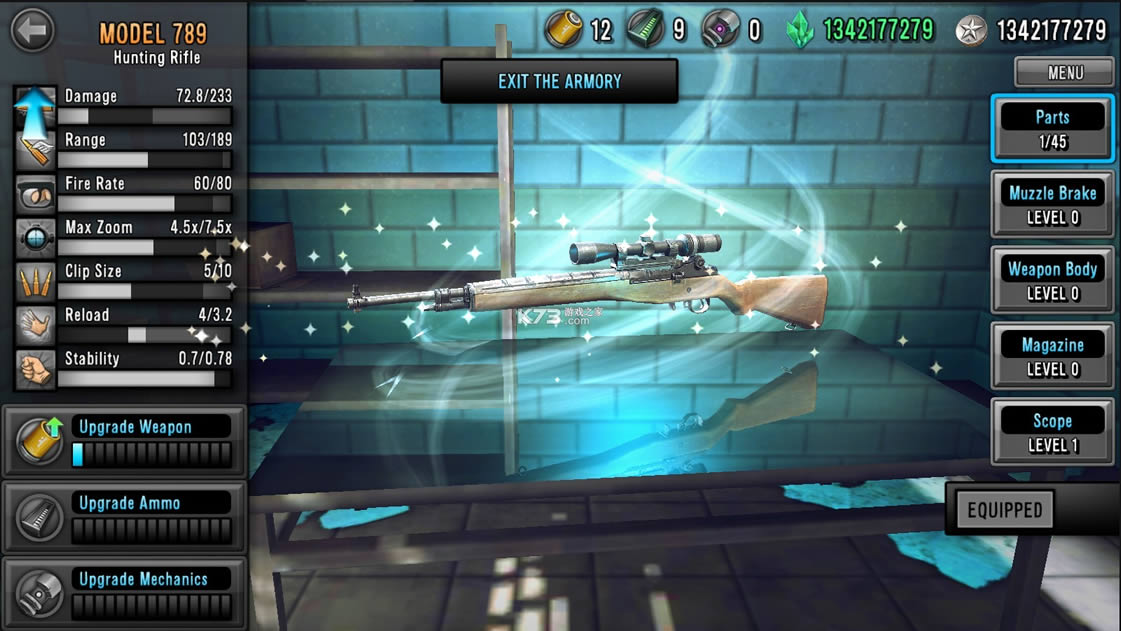Tap the green gem currency icon

800,31
